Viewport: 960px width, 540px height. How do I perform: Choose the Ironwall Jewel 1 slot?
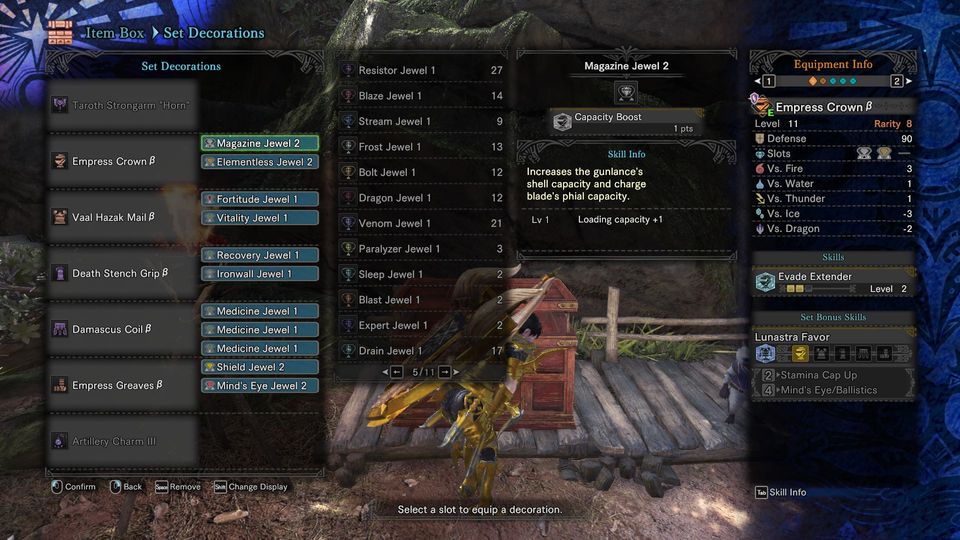[x=260, y=274]
